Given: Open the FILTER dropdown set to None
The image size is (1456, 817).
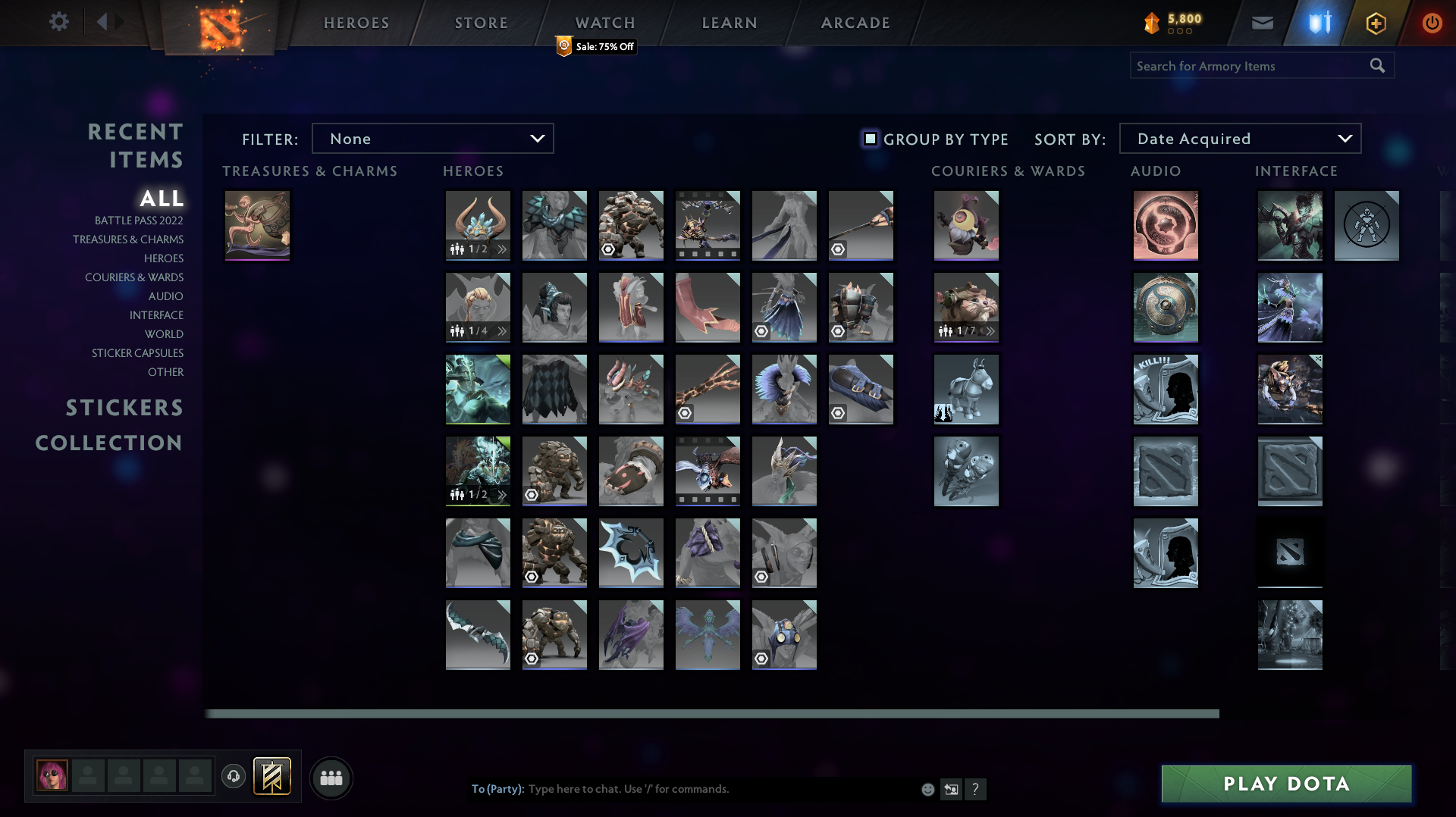Looking at the screenshot, I should 432,138.
